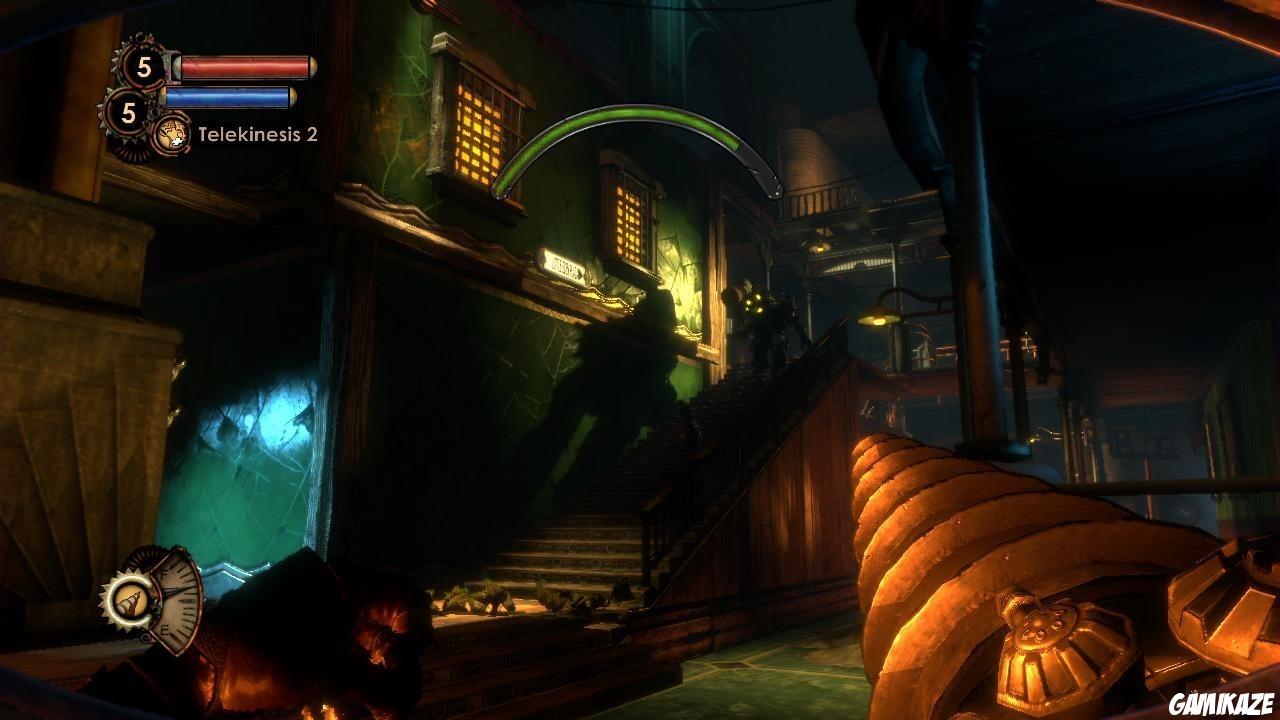Click the E mark on the fuel gauge
Screen dimensions: 1280x720
165,628
